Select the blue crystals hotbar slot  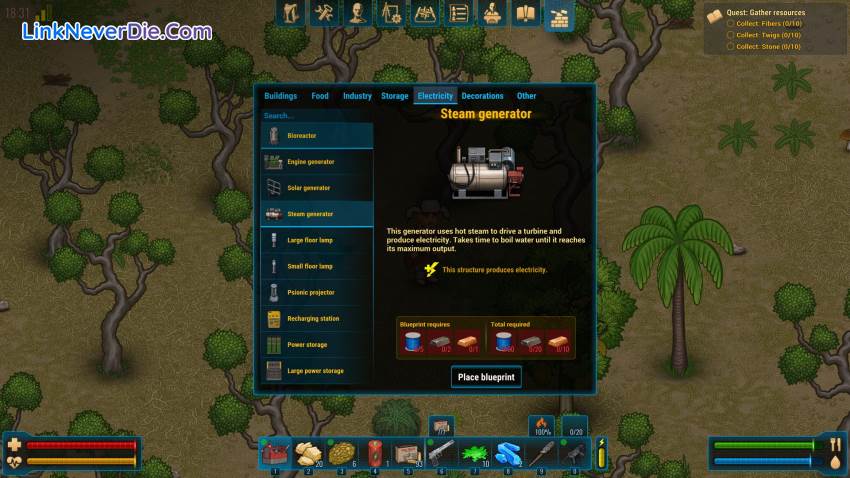509,453
